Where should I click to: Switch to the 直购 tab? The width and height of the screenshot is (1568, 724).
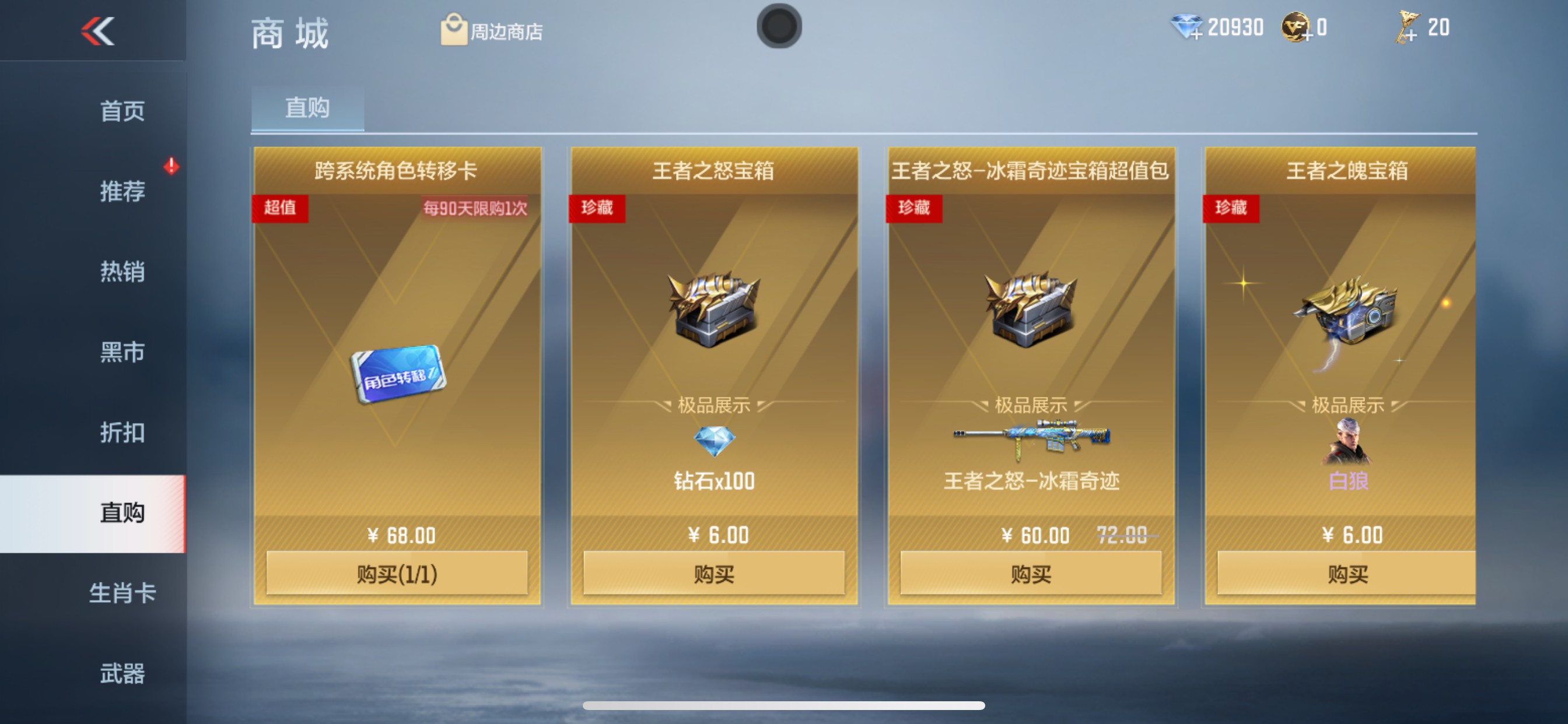pyautogui.click(x=307, y=107)
